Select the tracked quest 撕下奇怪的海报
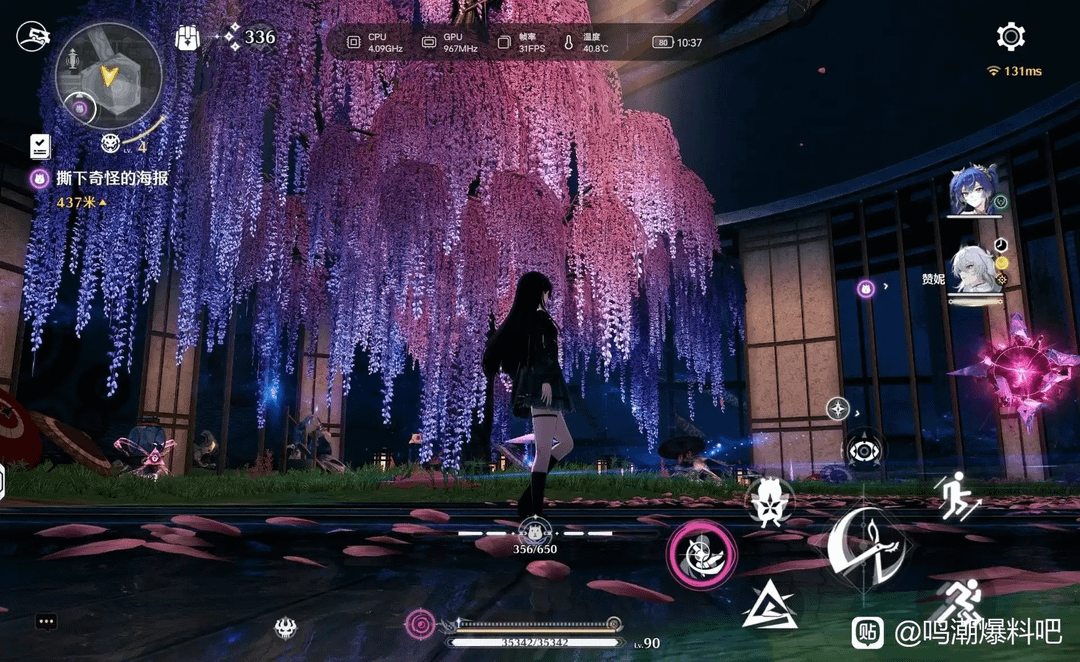This screenshot has width=1080, height=662. coord(111,178)
